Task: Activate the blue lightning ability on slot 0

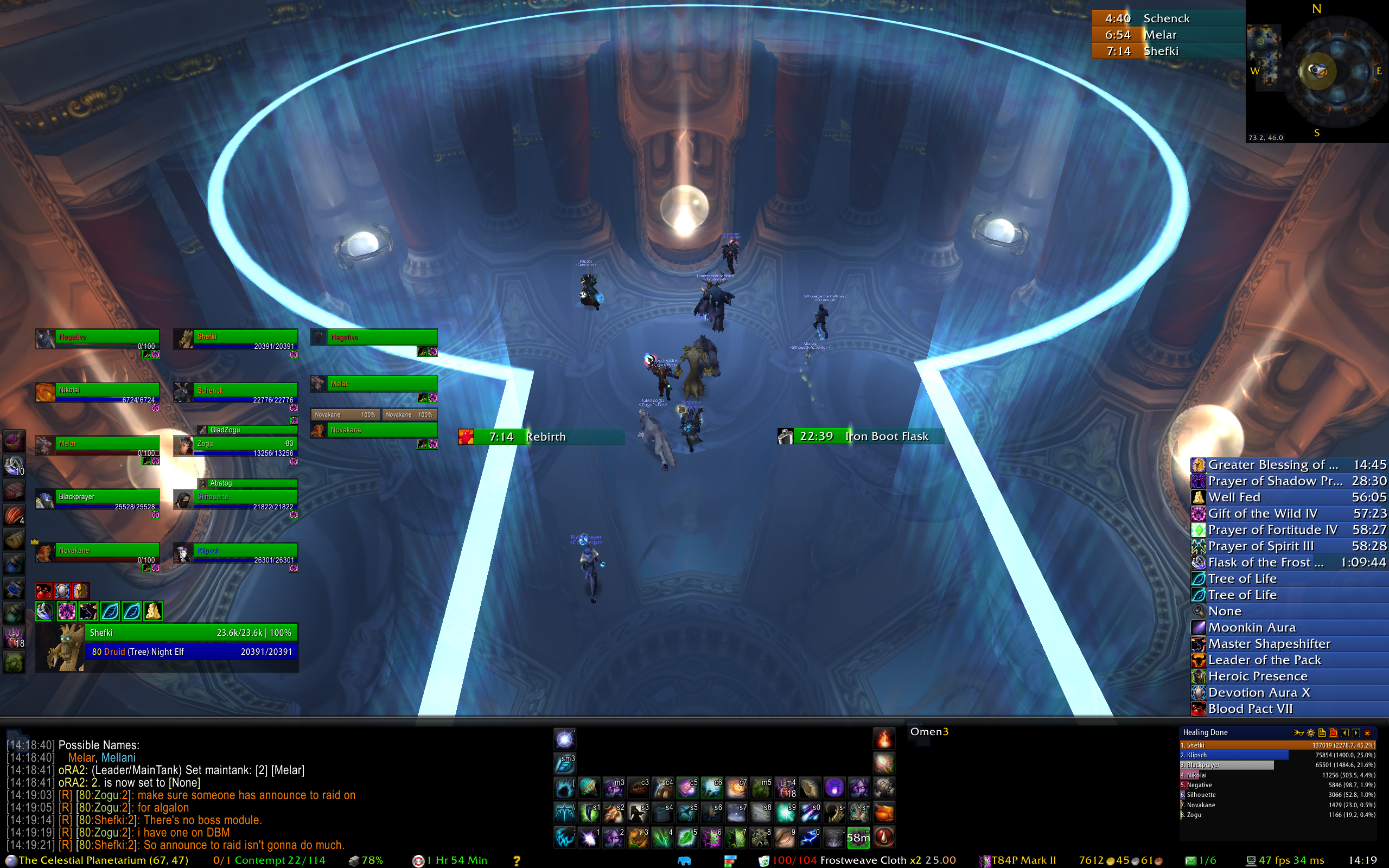Action: coord(810,838)
